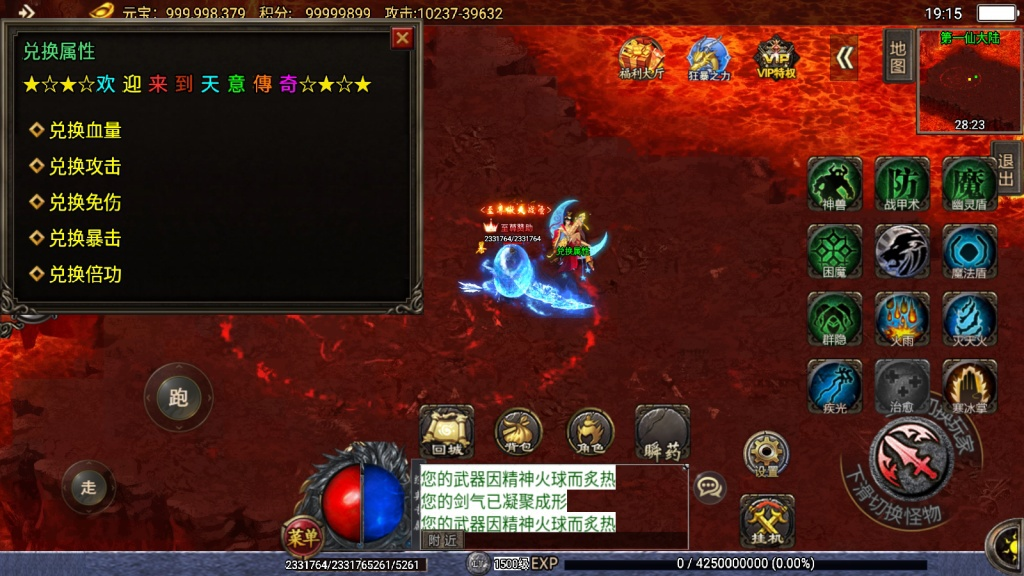Choose the 兑换暴击 option
The image size is (1024, 576).
pyautogui.click(x=85, y=238)
